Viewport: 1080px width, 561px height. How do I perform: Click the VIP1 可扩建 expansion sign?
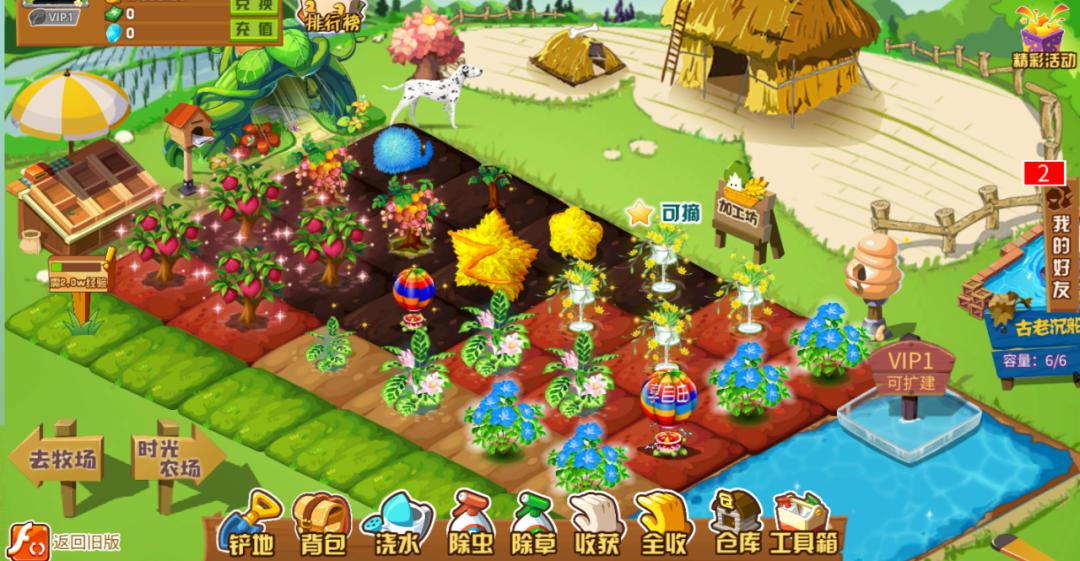coord(909,370)
